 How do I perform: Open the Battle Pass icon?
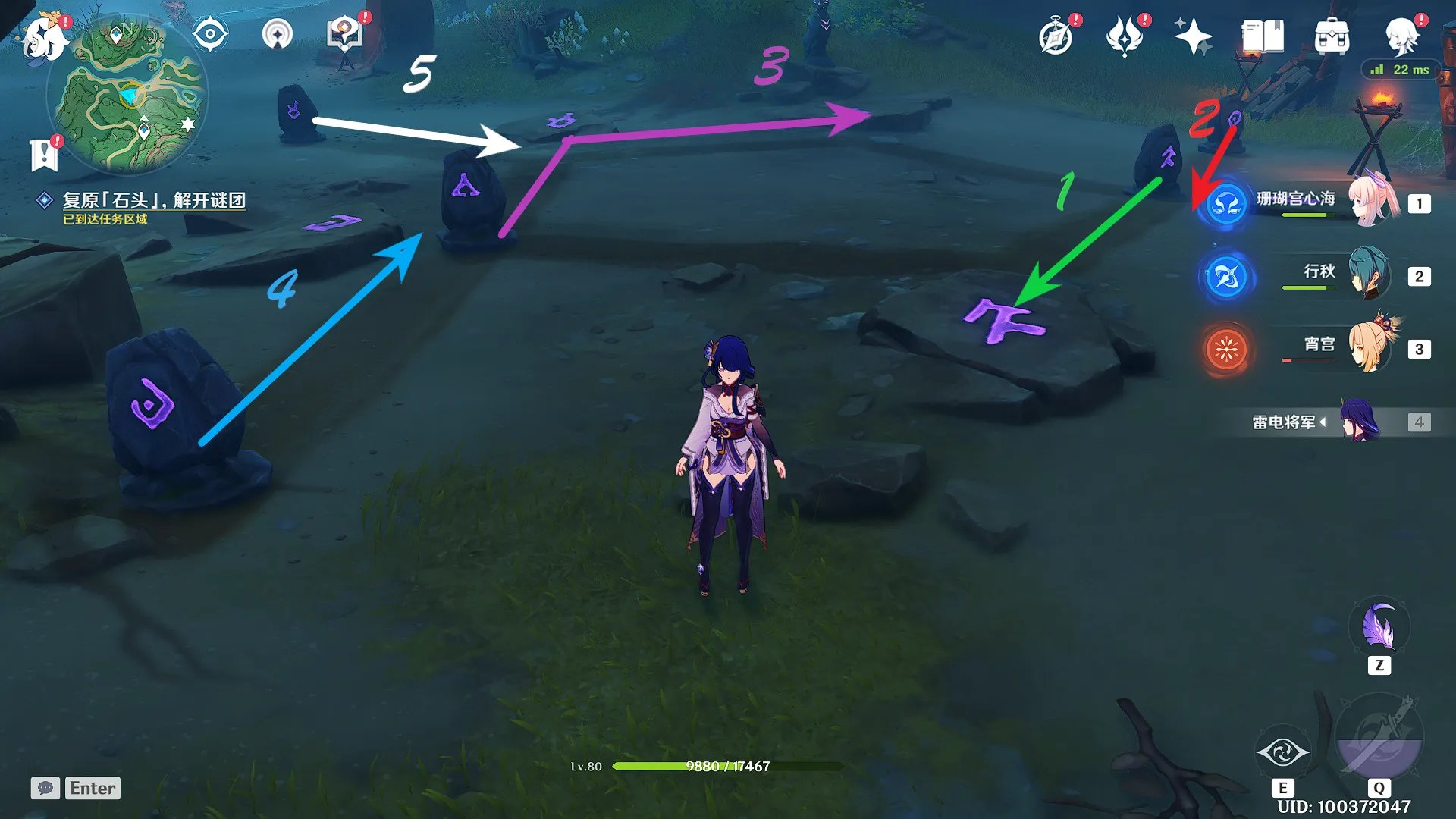click(x=1125, y=36)
